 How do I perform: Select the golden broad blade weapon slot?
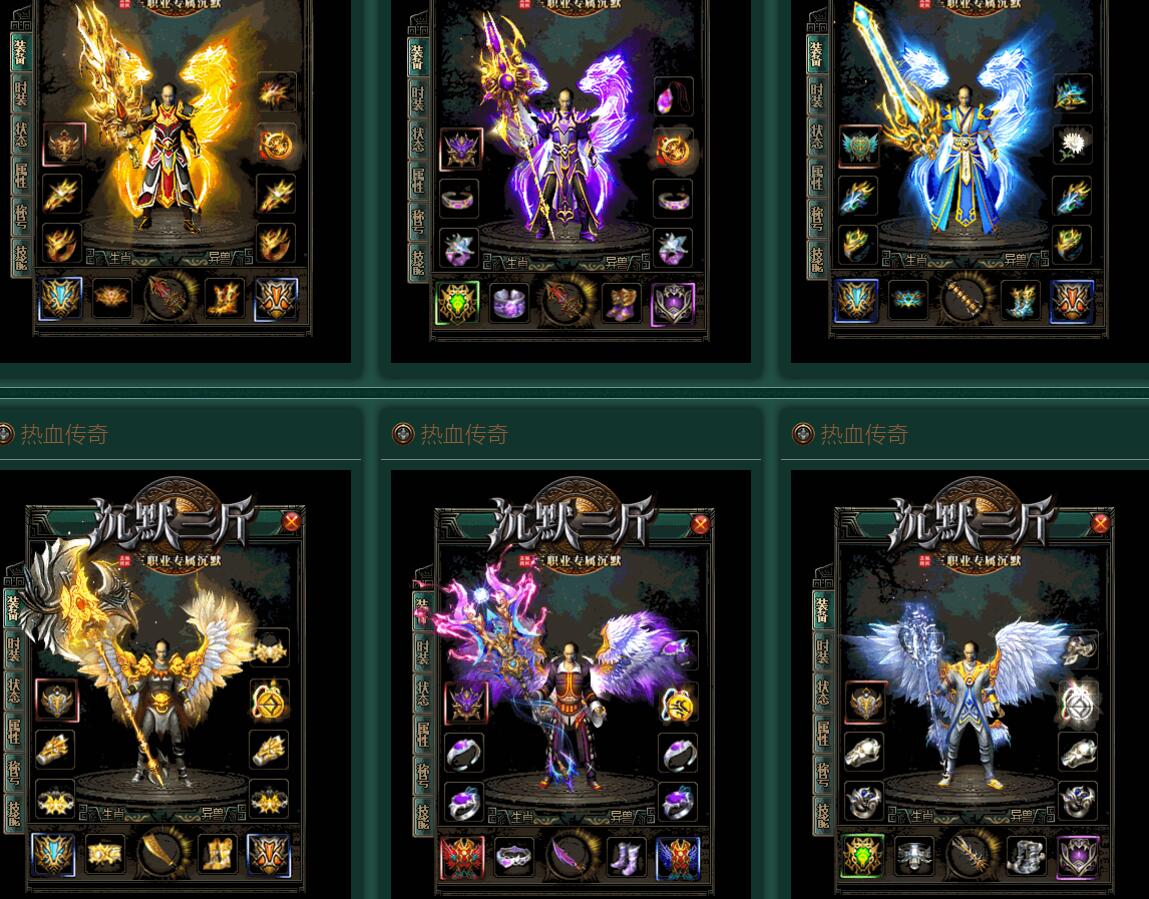click(x=162, y=853)
